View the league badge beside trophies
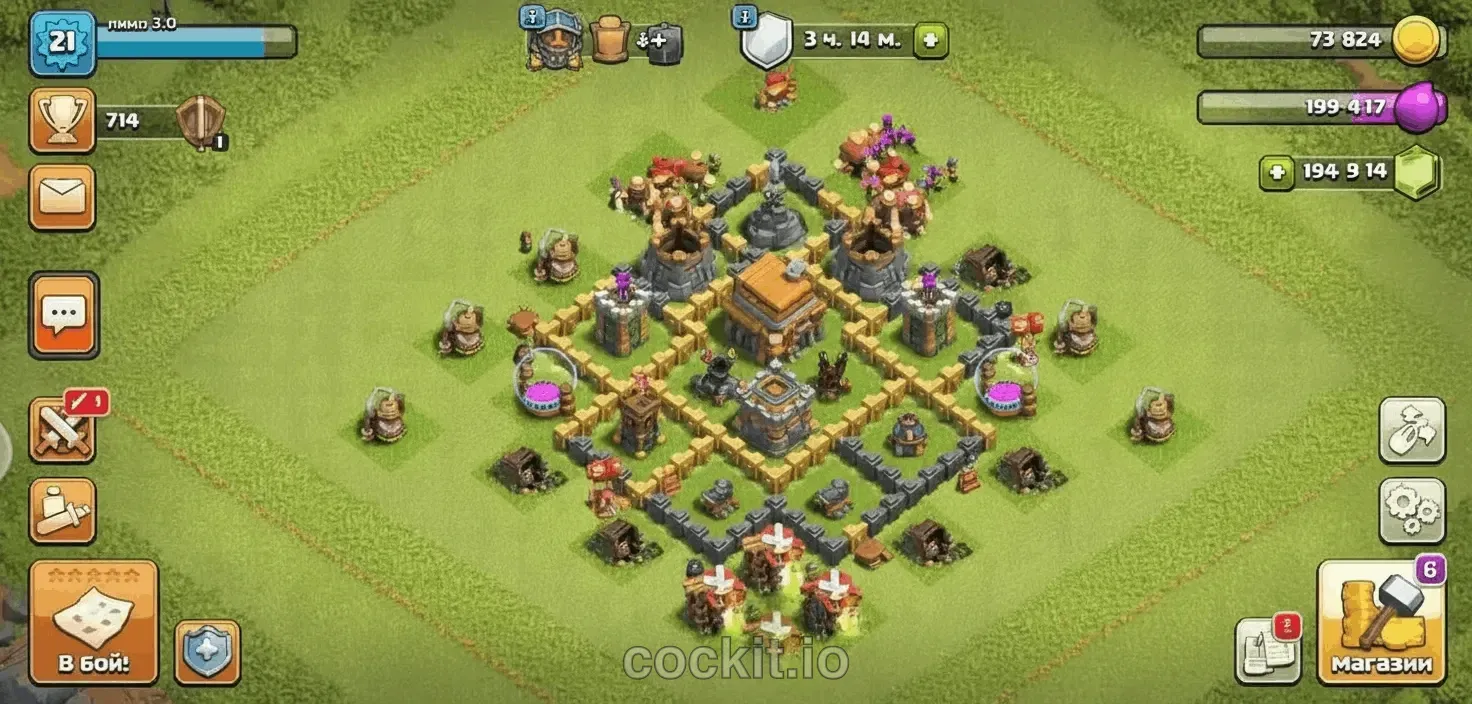Viewport: 1472px width, 704px height. [x=200, y=123]
